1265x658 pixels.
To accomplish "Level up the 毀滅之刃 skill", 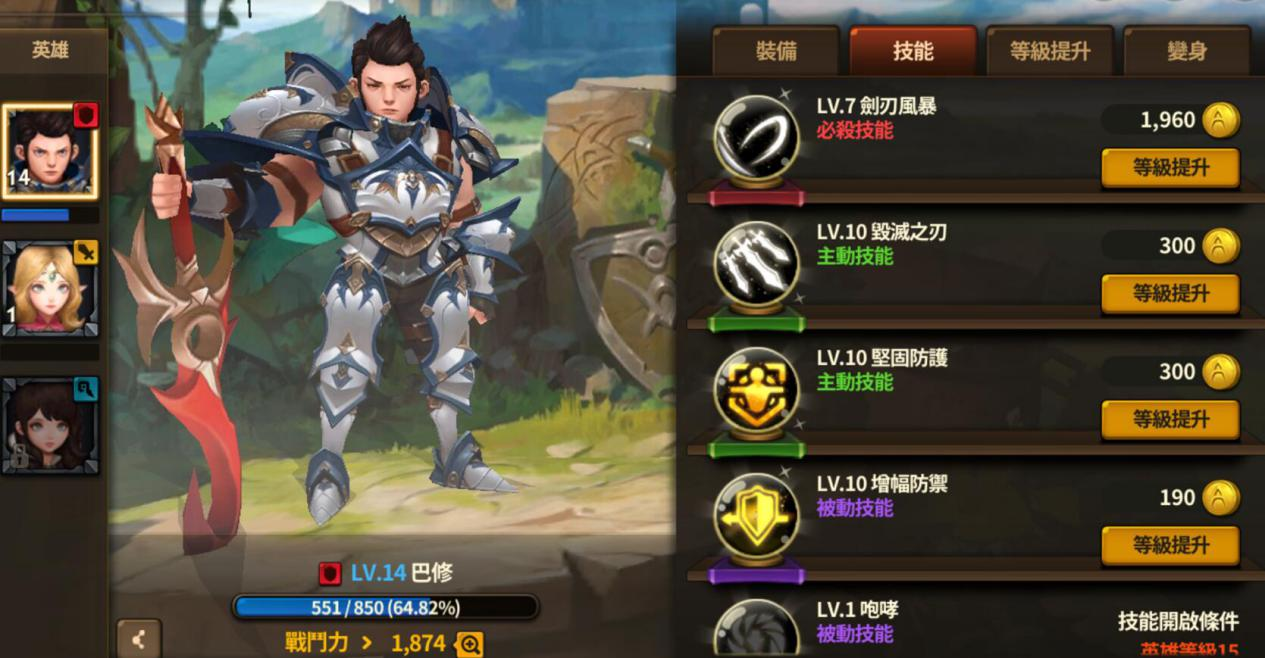I will tap(1170, 294).
